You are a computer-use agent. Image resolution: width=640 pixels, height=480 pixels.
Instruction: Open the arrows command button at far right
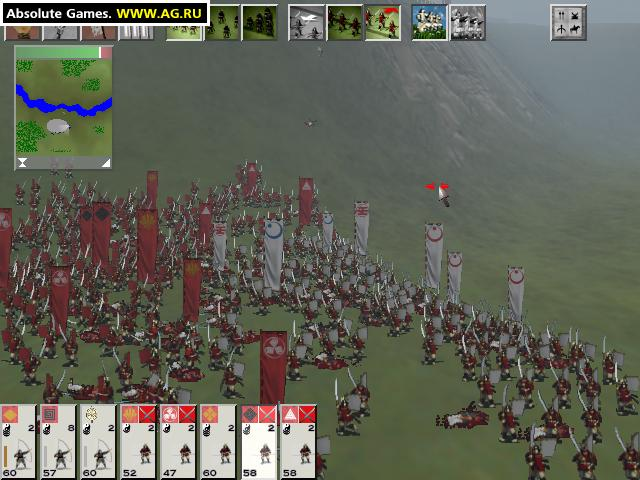[x=568, y=22]
